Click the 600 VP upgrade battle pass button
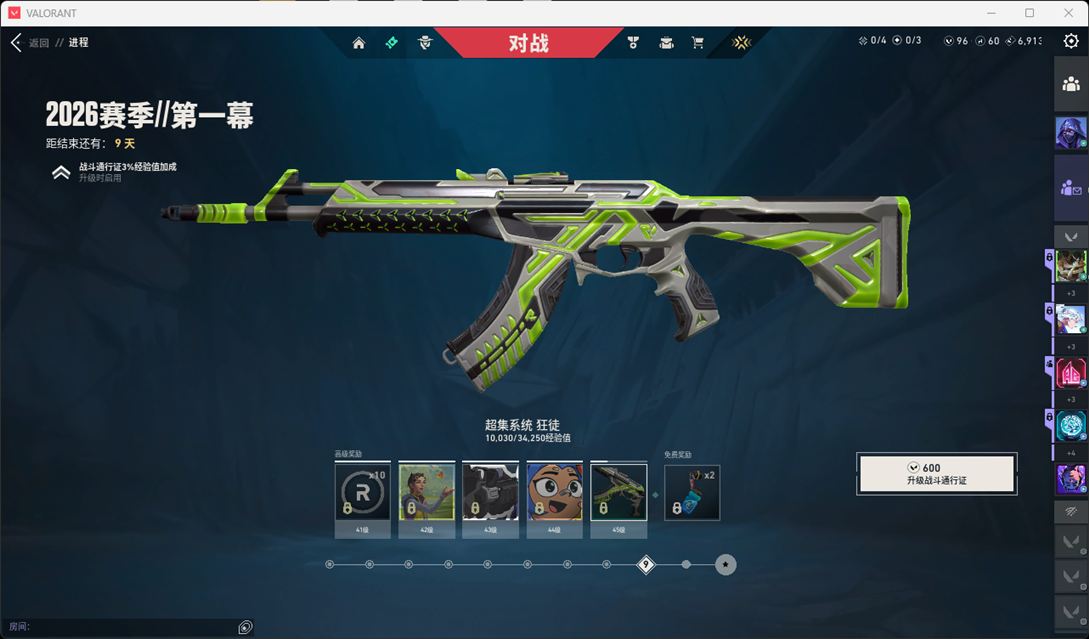The image size is (1089, 639). coord(937,474)
